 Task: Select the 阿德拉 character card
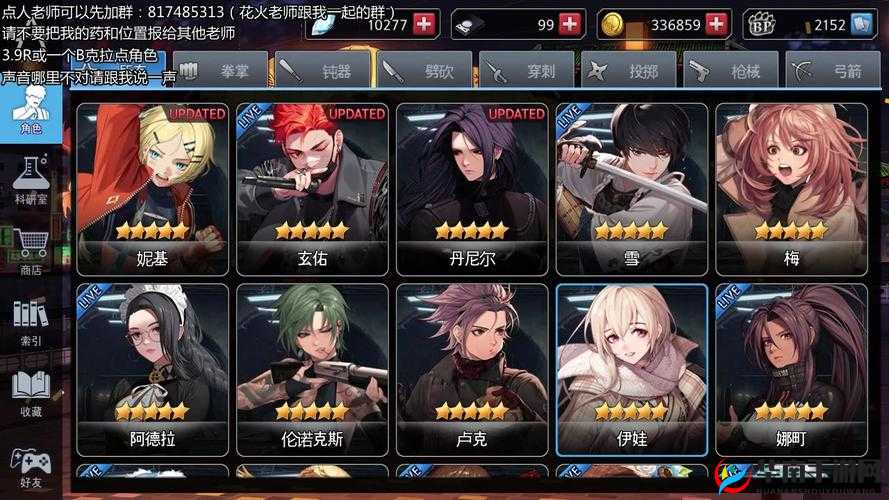152,370
